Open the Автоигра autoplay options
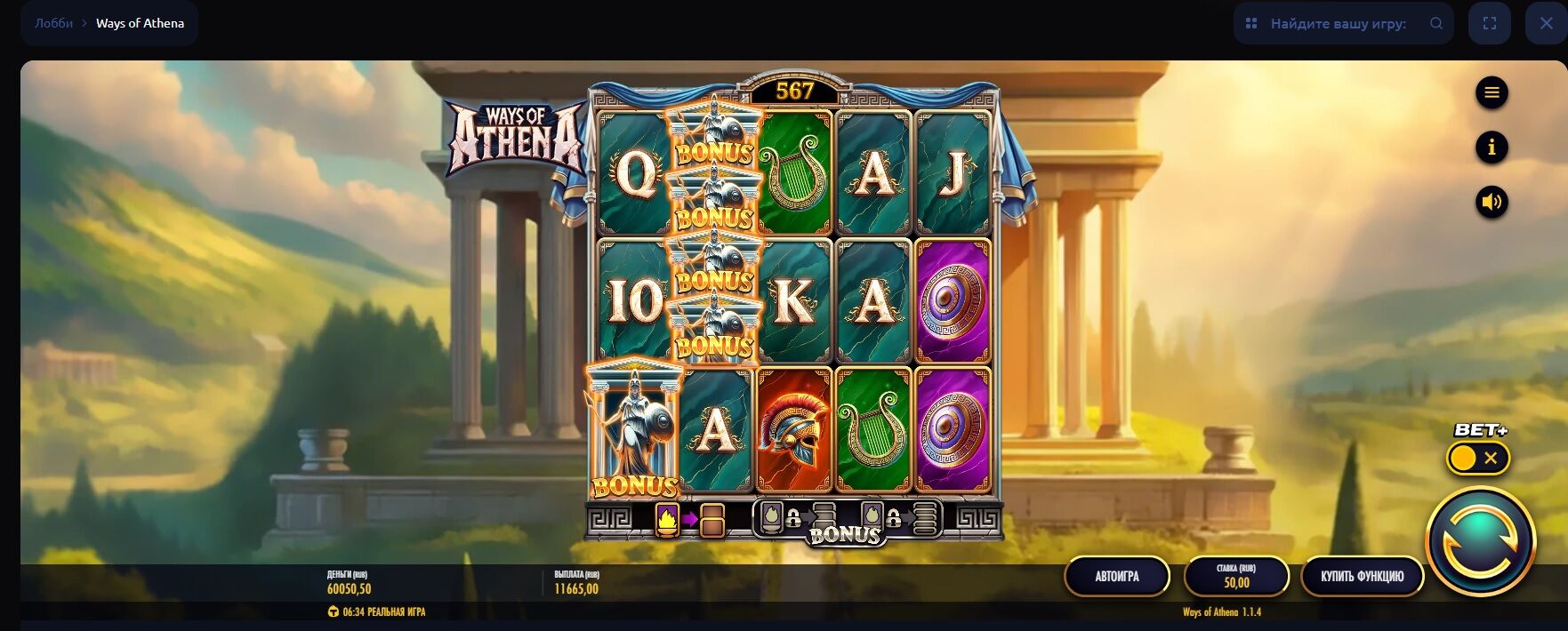This screenshot has height=631, width=1568. pyautogui.click(x=1116, y=576)
